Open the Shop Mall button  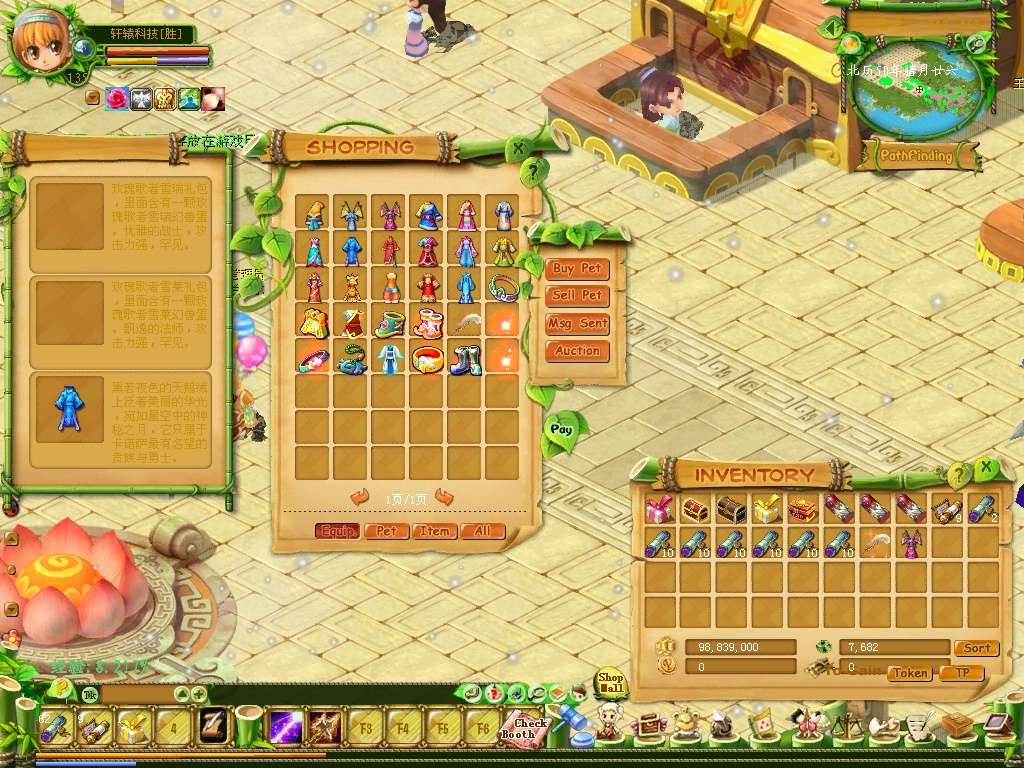tap(610, 683)
